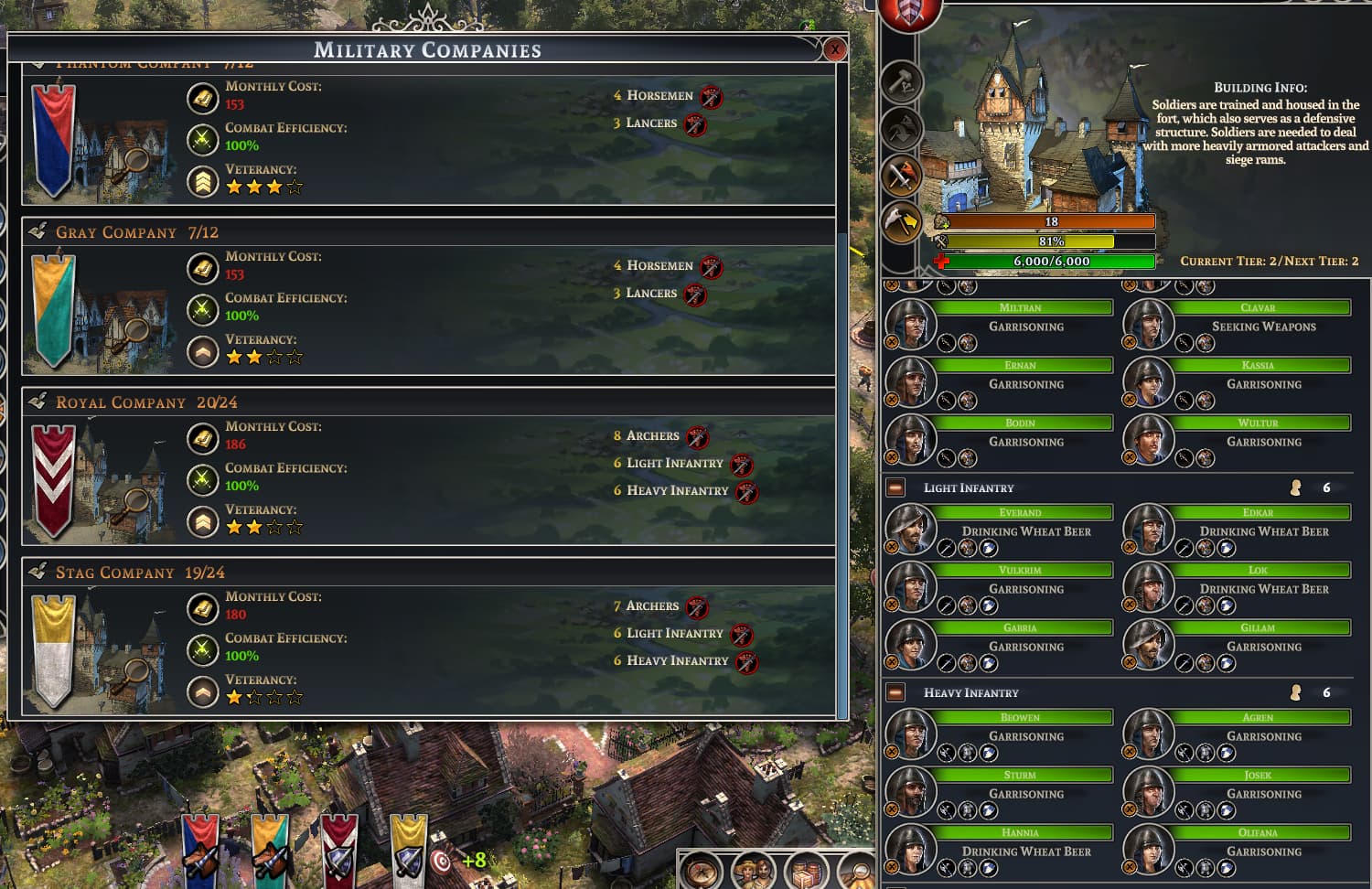Open the axe with yellow arrow tab
This screenshot has width=1372, height=889.
[x=901, y=221]
